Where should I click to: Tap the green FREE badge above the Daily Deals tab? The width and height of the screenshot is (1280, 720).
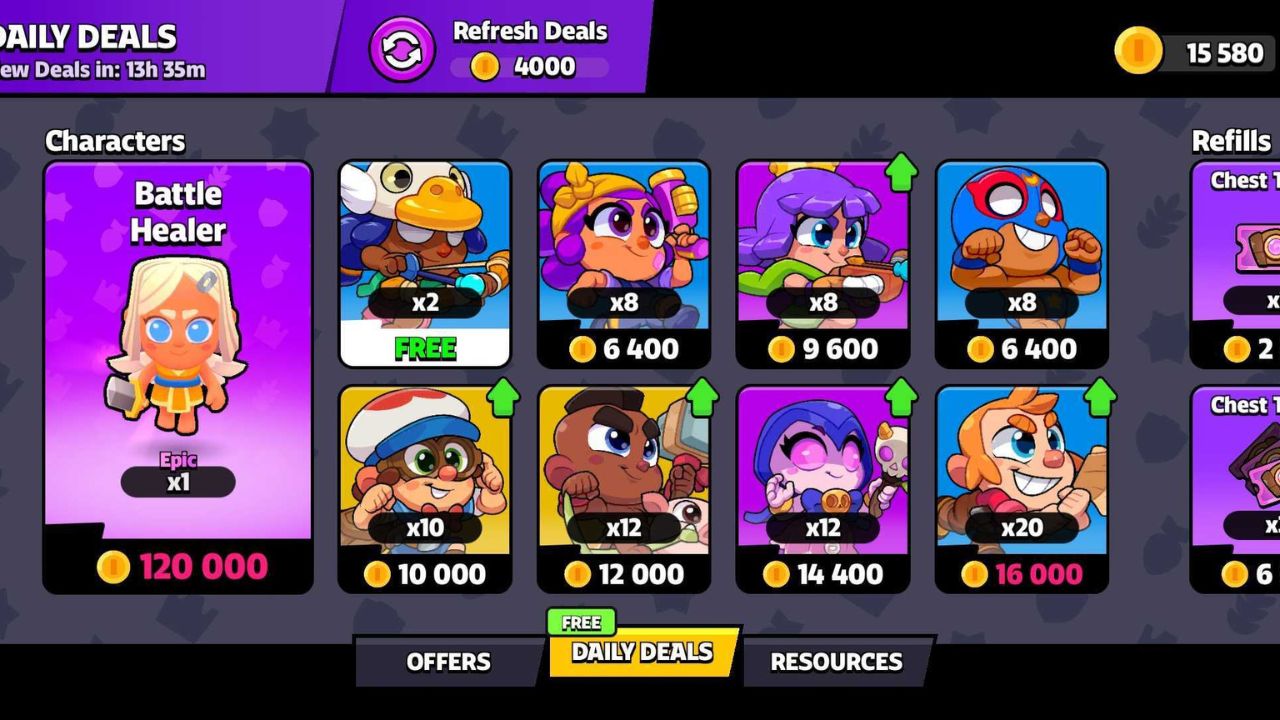coord(582,621)
